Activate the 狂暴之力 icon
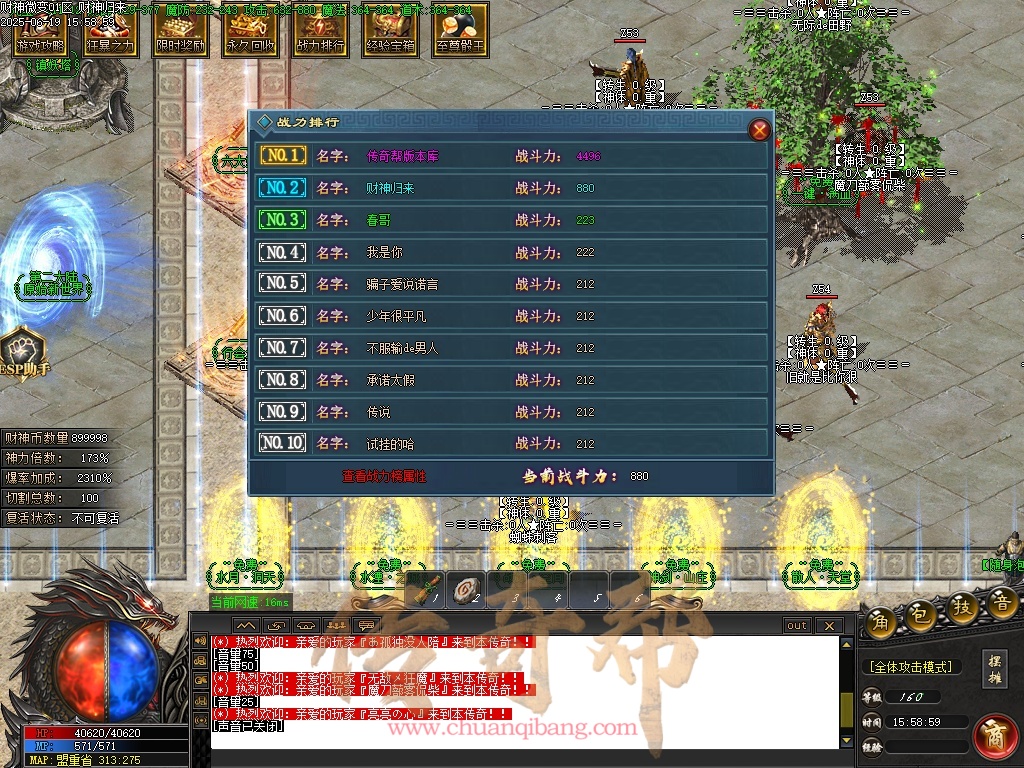 tap(110, 32)
